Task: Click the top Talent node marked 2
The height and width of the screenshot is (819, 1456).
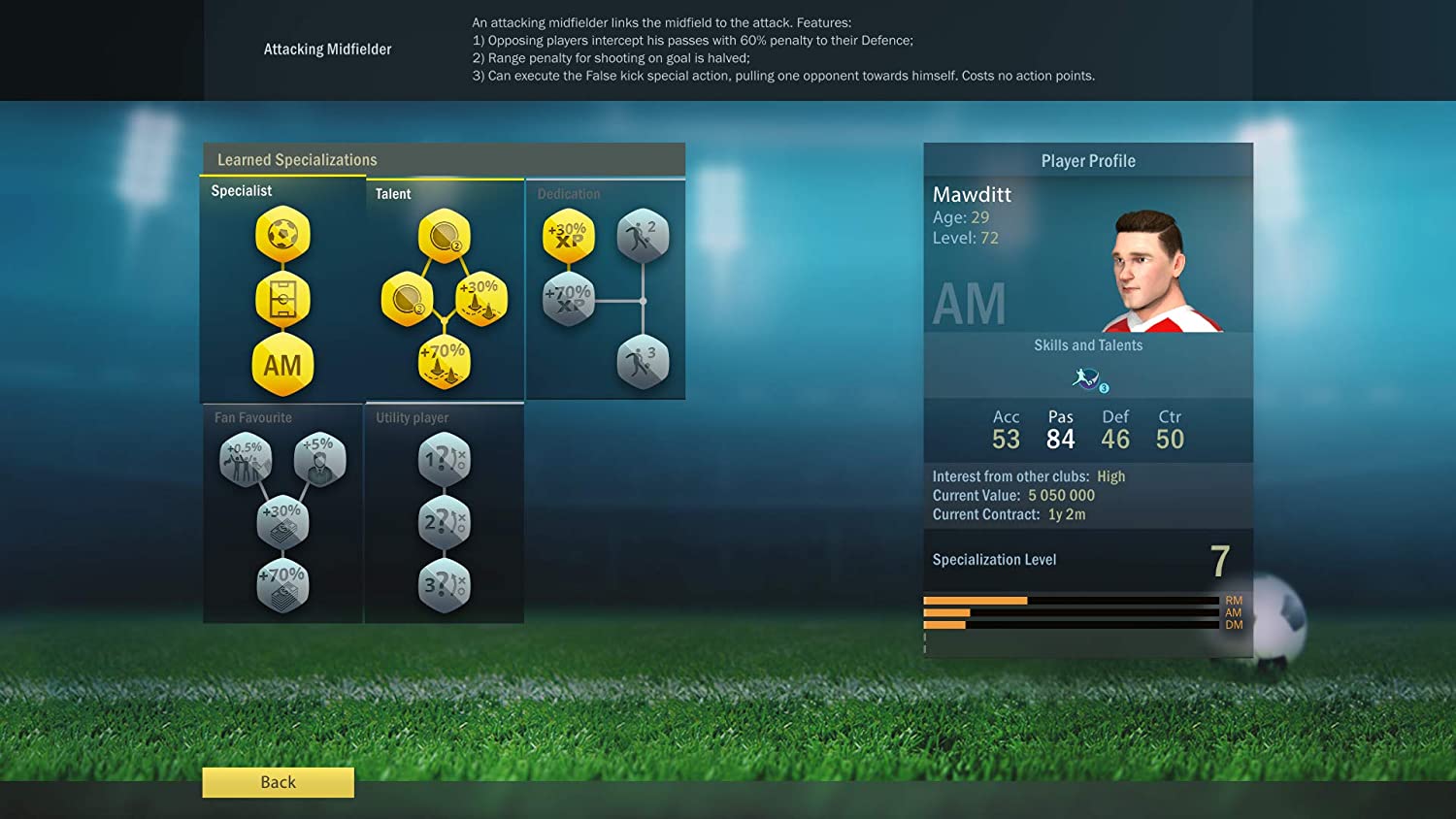Action: coord(444,236)
